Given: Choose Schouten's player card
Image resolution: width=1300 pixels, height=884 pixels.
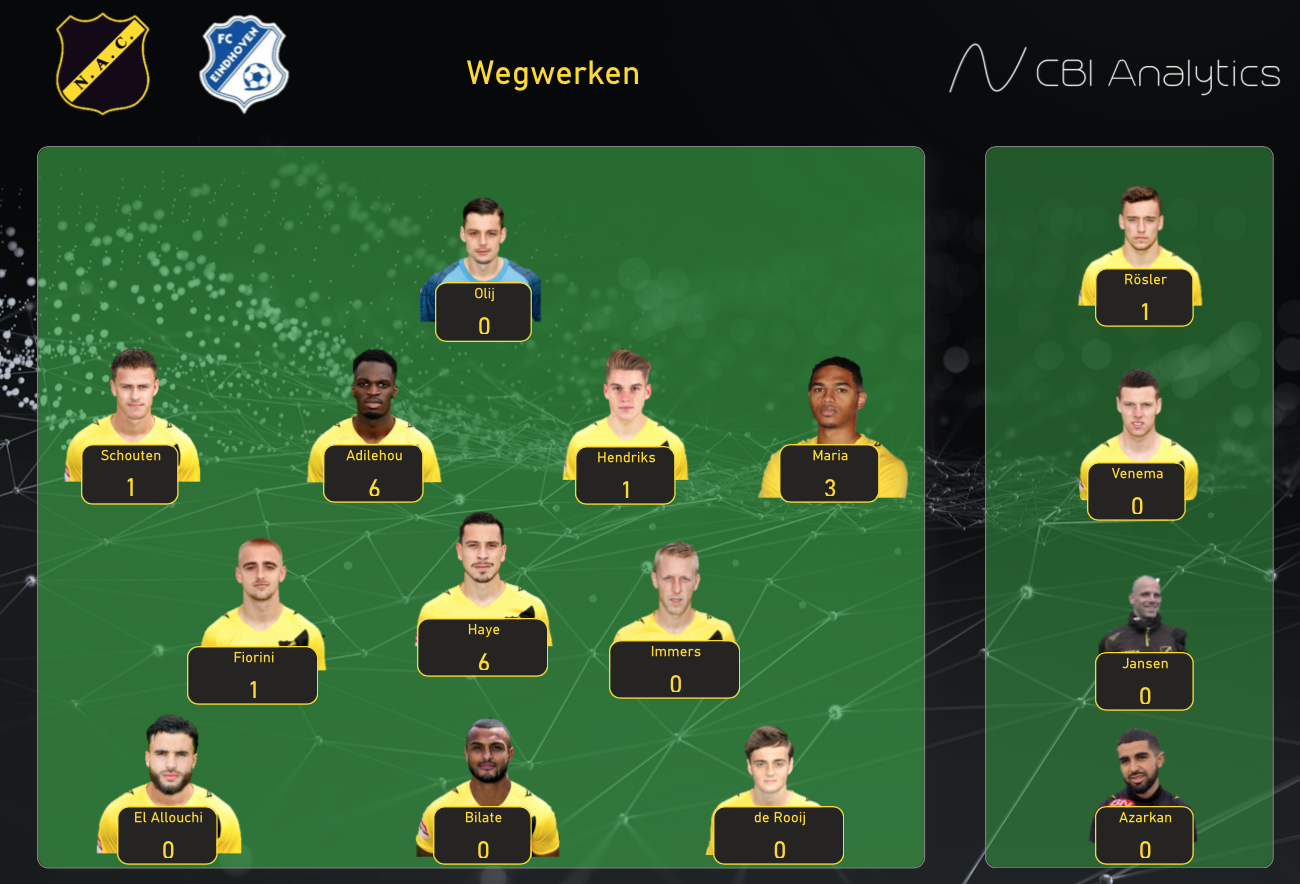Looking at the screenshot, I should click(130, 474).
